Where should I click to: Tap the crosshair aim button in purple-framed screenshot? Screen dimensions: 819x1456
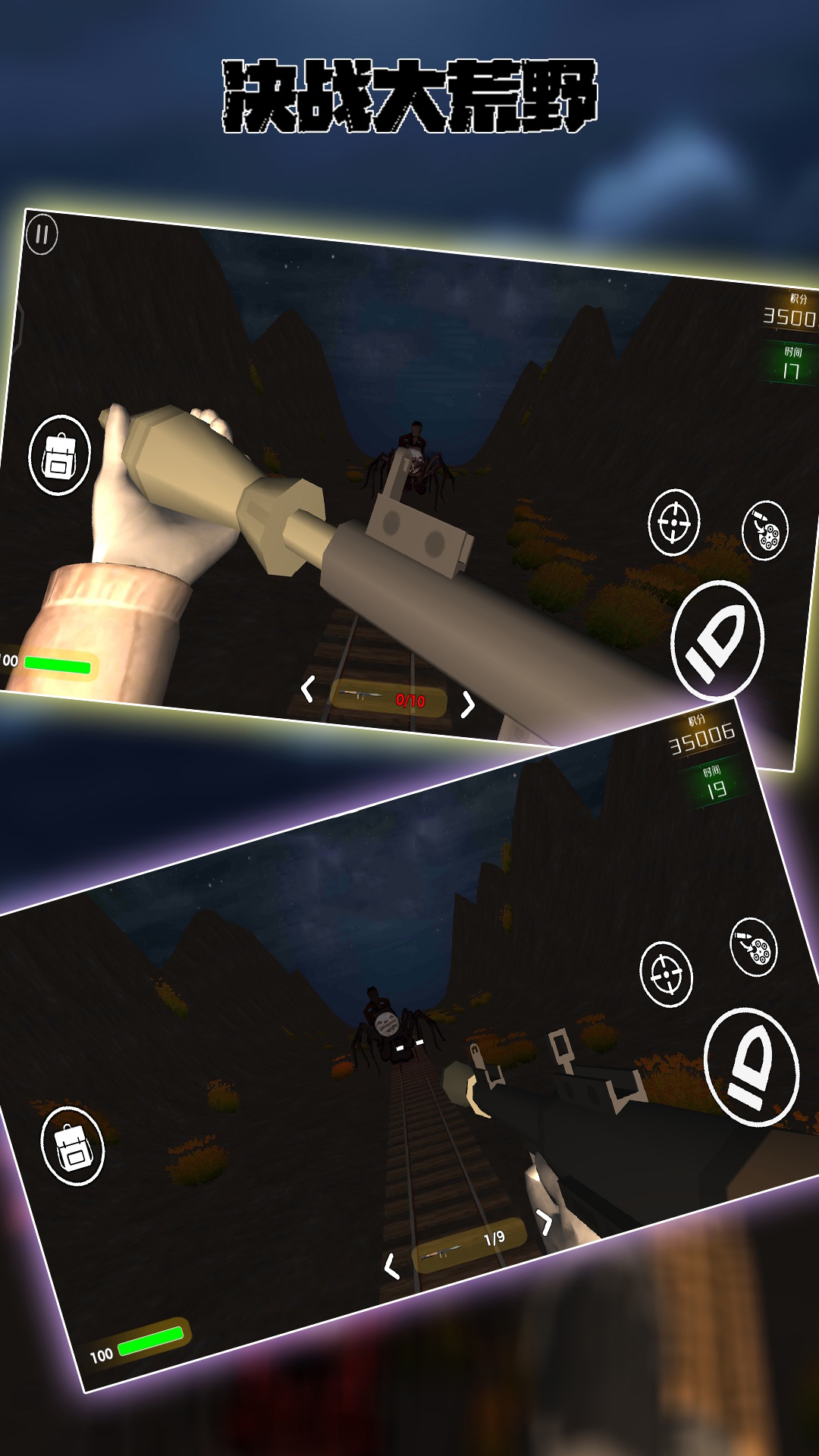[666, 974]
